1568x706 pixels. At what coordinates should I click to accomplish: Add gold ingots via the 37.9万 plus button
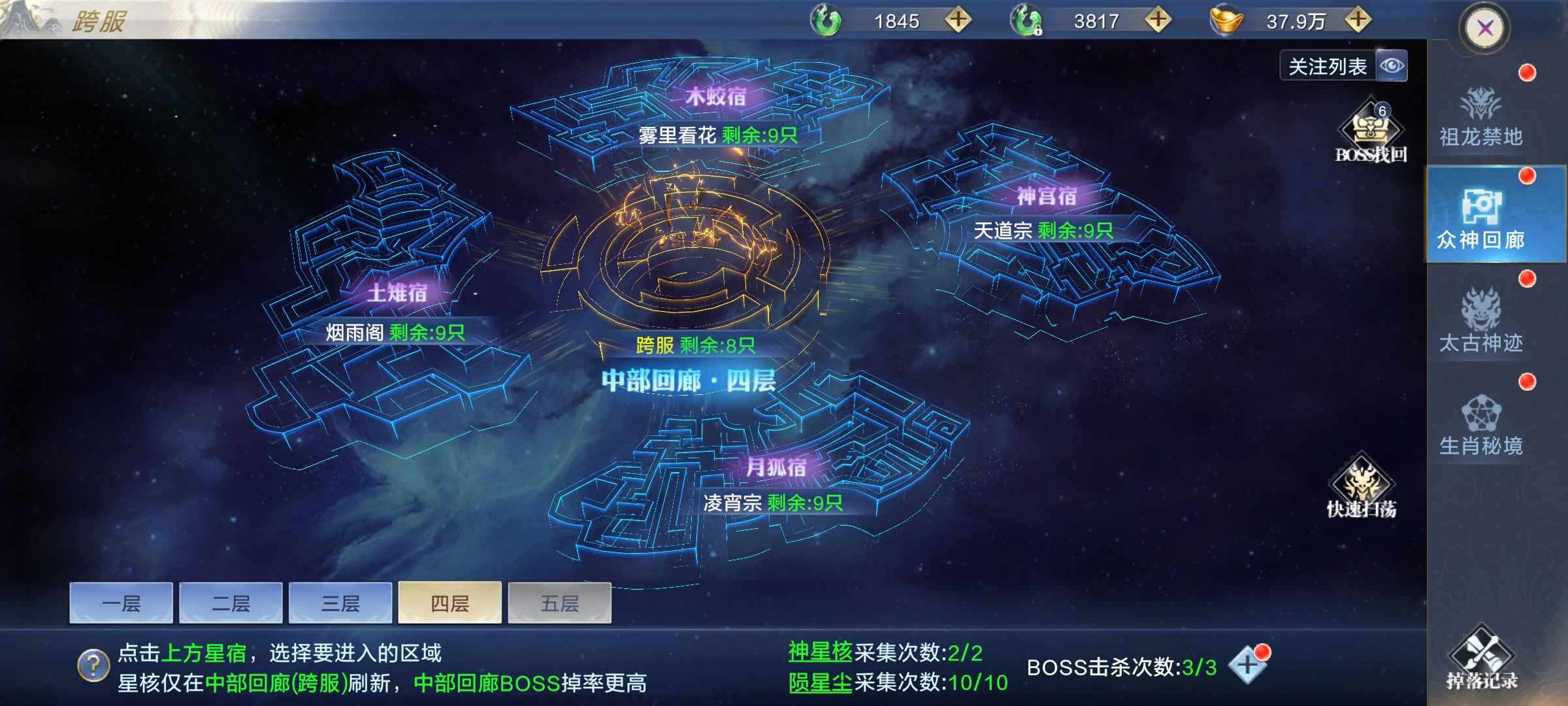[x=1358, y=20]
